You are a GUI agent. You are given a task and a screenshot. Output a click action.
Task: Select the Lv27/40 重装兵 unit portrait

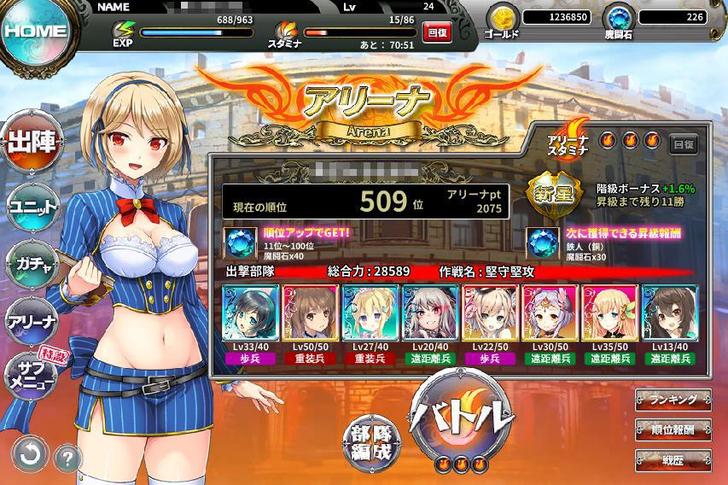(370, 317)
